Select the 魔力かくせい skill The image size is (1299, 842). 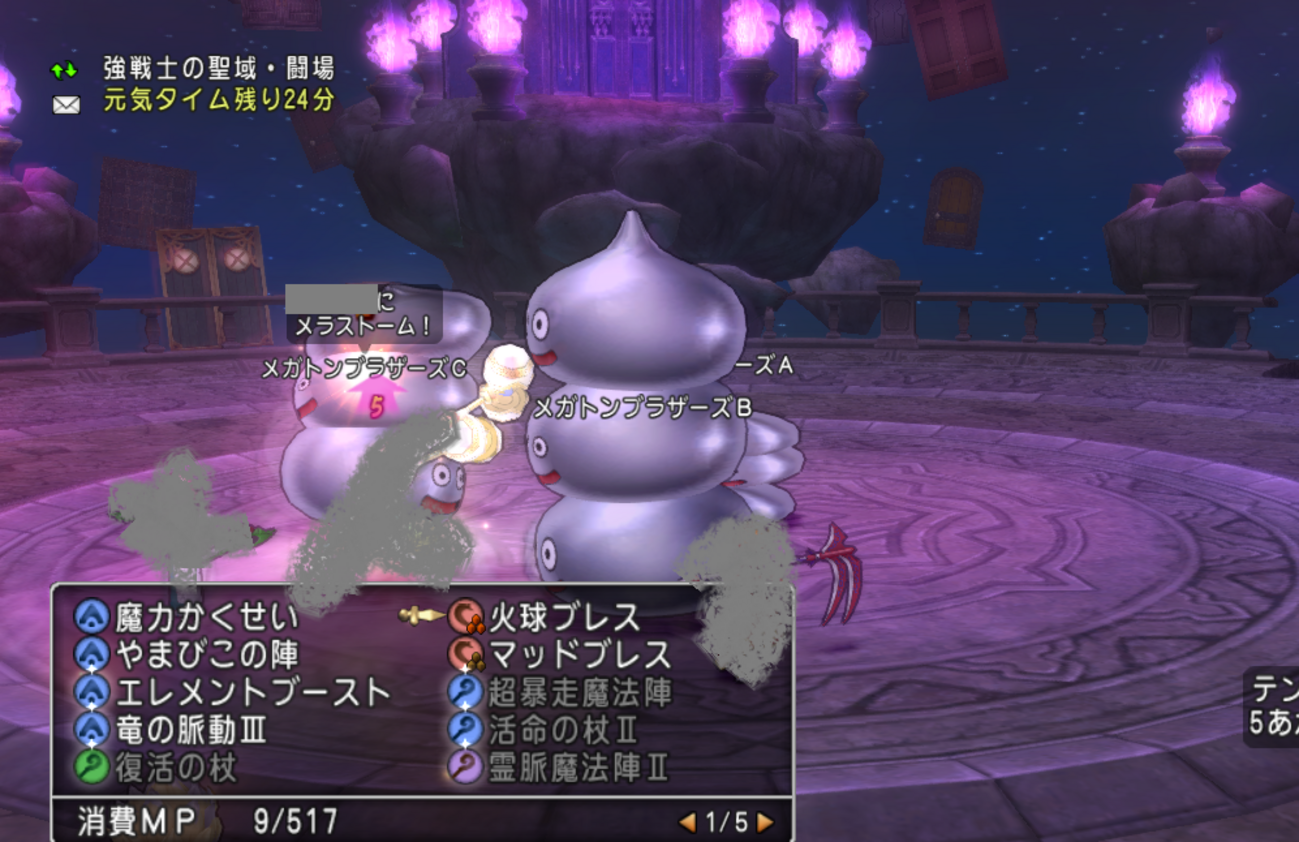(206, 617)
